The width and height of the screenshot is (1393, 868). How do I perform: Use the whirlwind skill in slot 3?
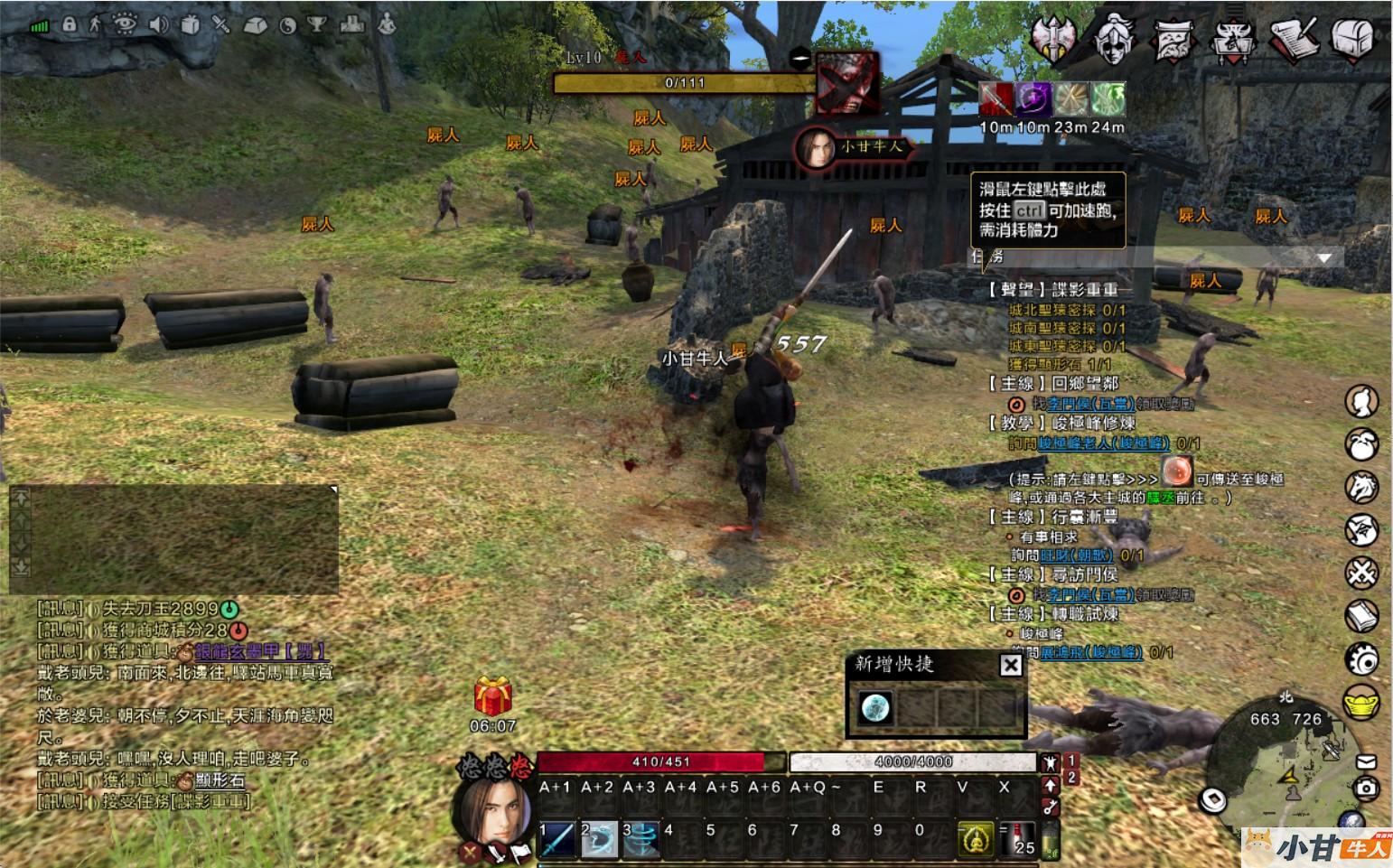coord(640,840)
